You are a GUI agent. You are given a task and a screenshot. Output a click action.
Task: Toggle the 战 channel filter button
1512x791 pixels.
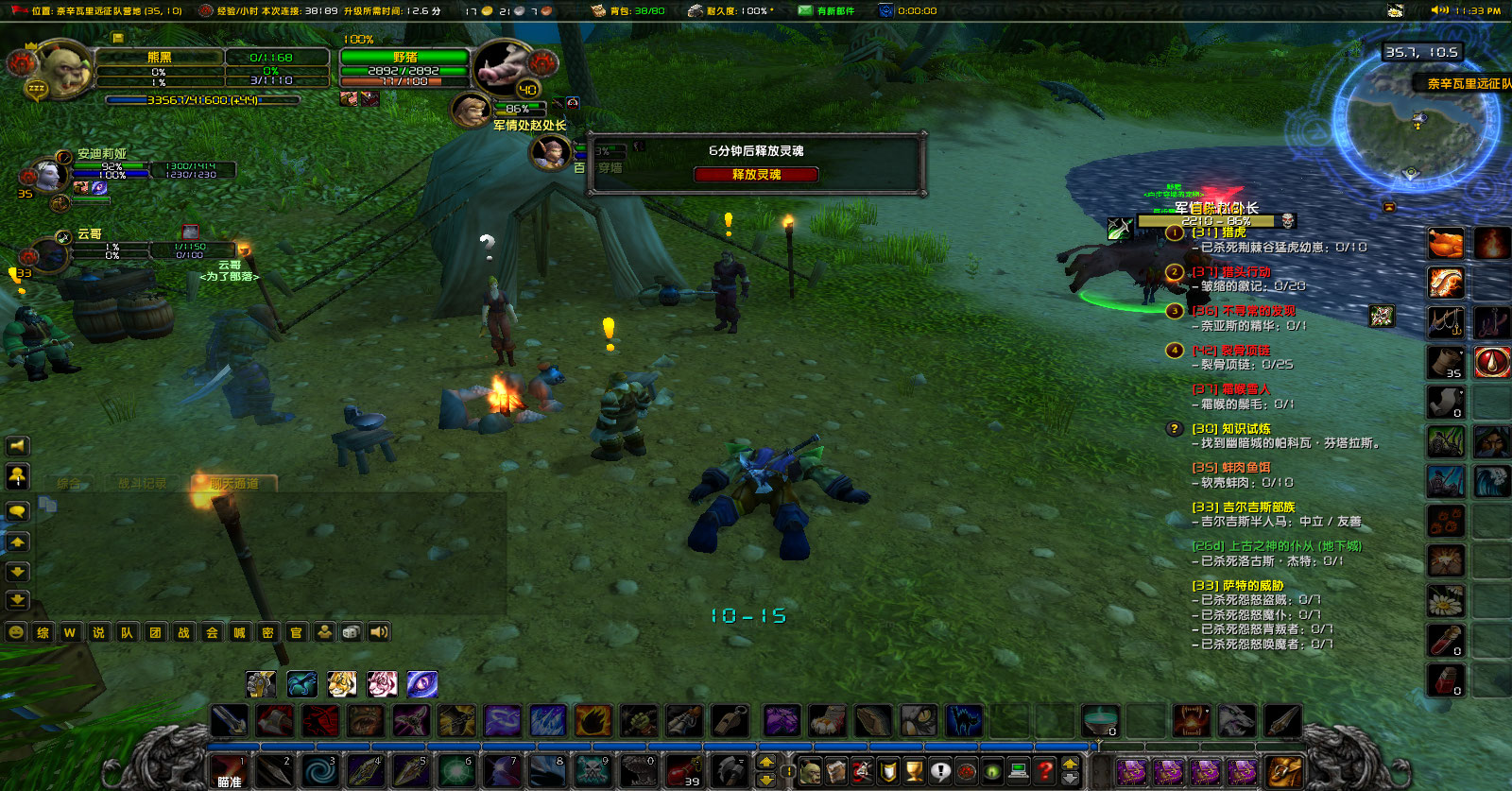[182, 633]
